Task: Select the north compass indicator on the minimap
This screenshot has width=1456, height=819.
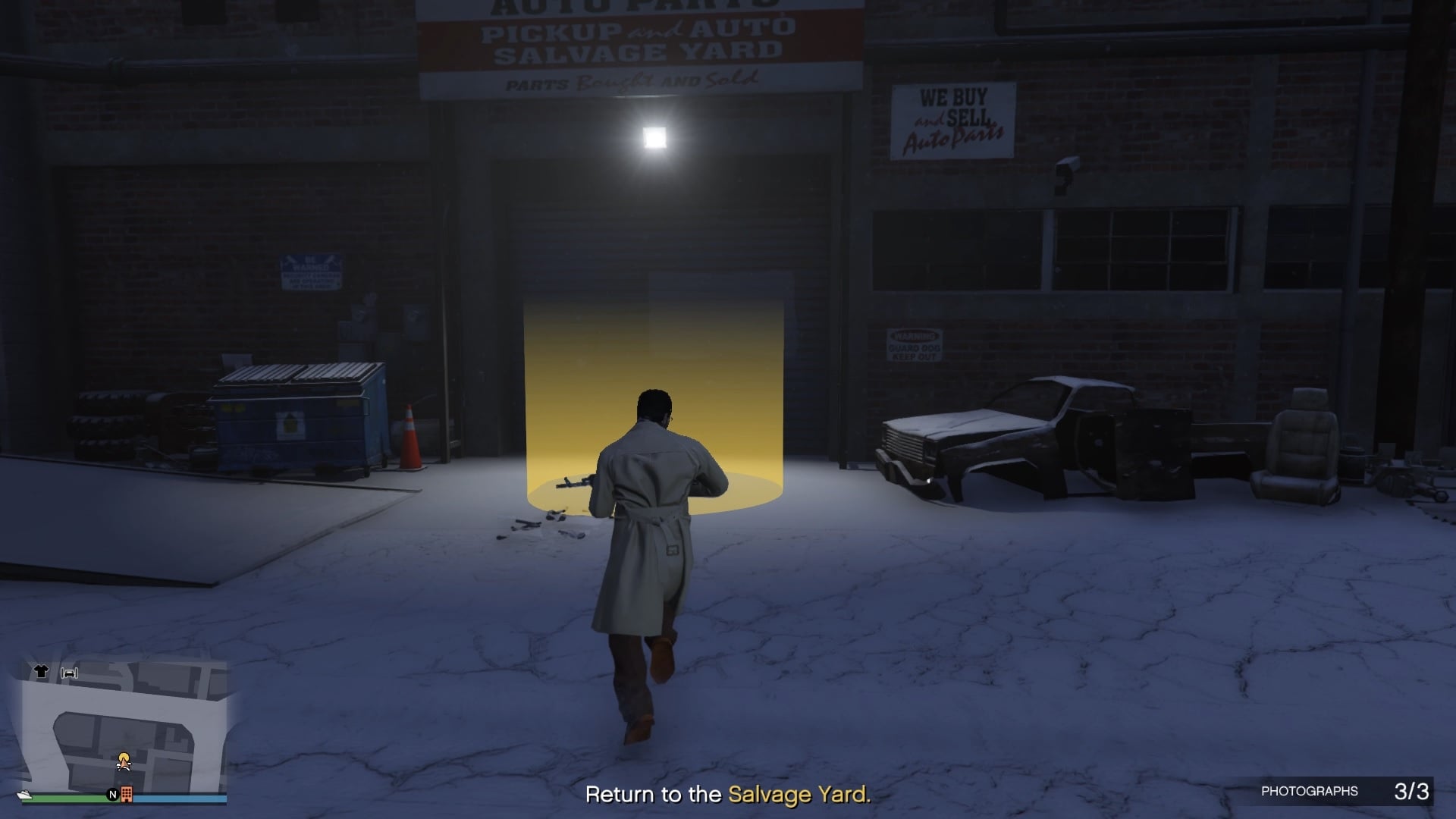Action: 112,795
